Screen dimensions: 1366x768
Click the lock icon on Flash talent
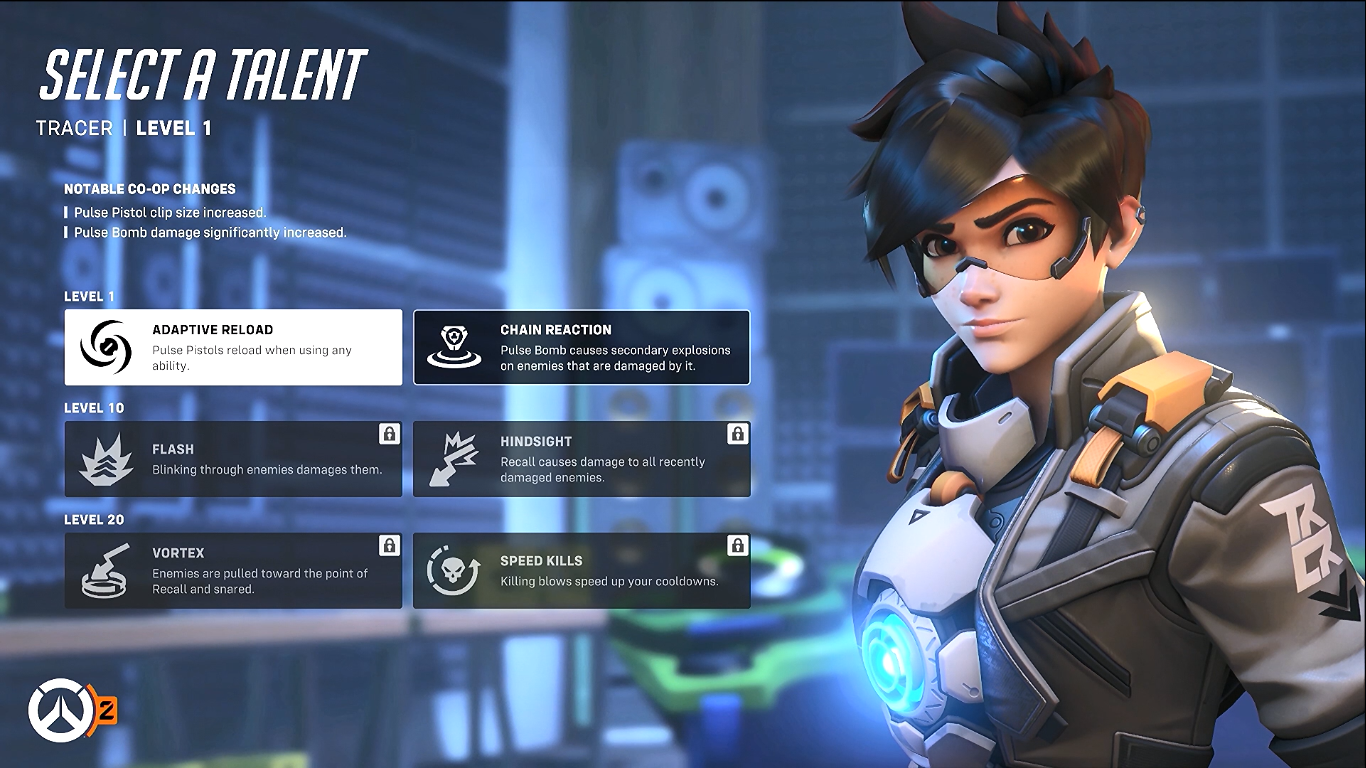click(x=387, y=434)
